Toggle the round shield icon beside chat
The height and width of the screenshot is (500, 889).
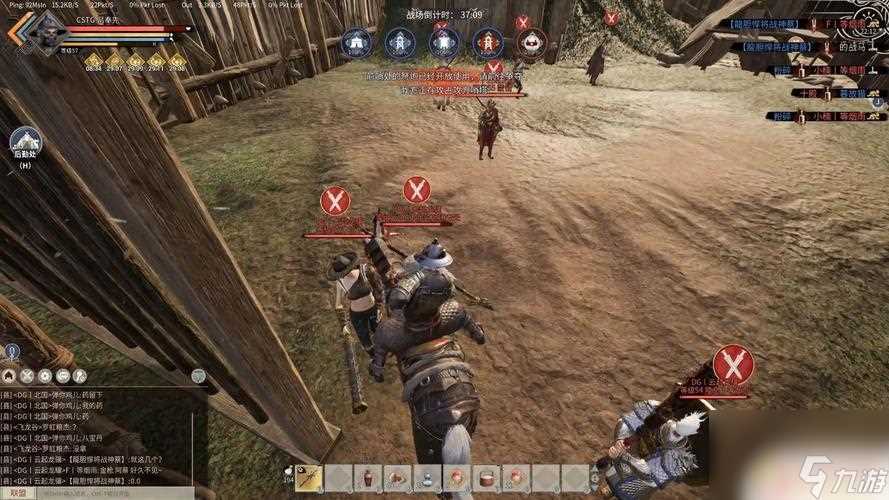(199, 376)
